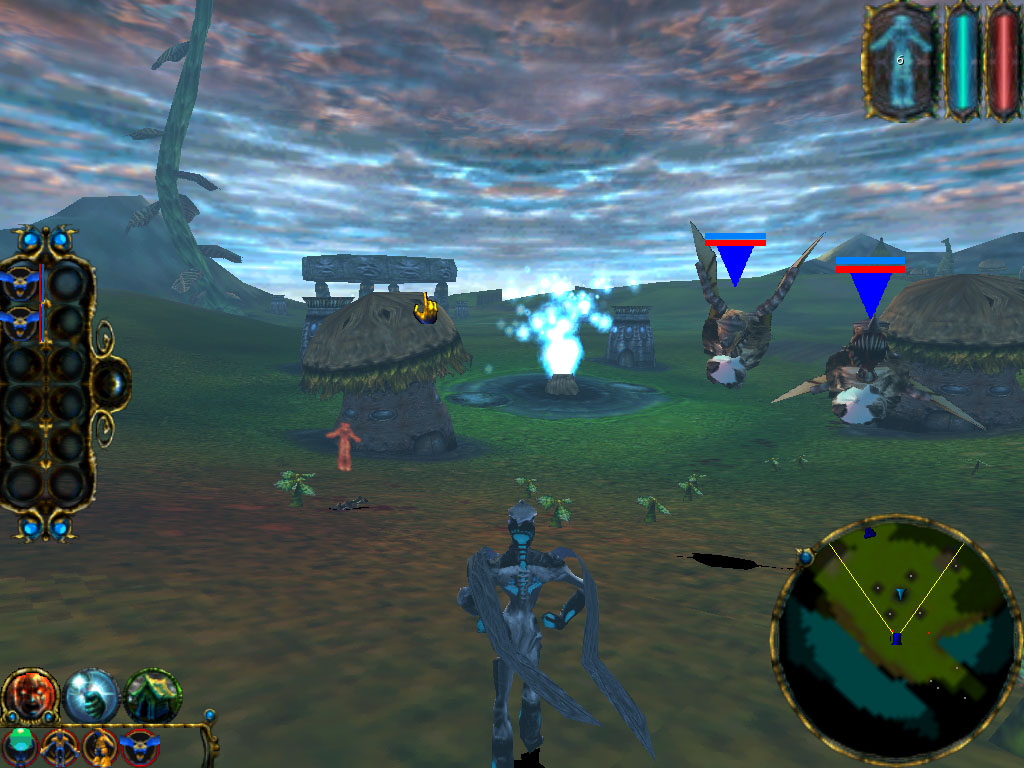The image size is (1024, 768).
Task: Summon the green-headed creature
Action: click(x=21, y=746)
